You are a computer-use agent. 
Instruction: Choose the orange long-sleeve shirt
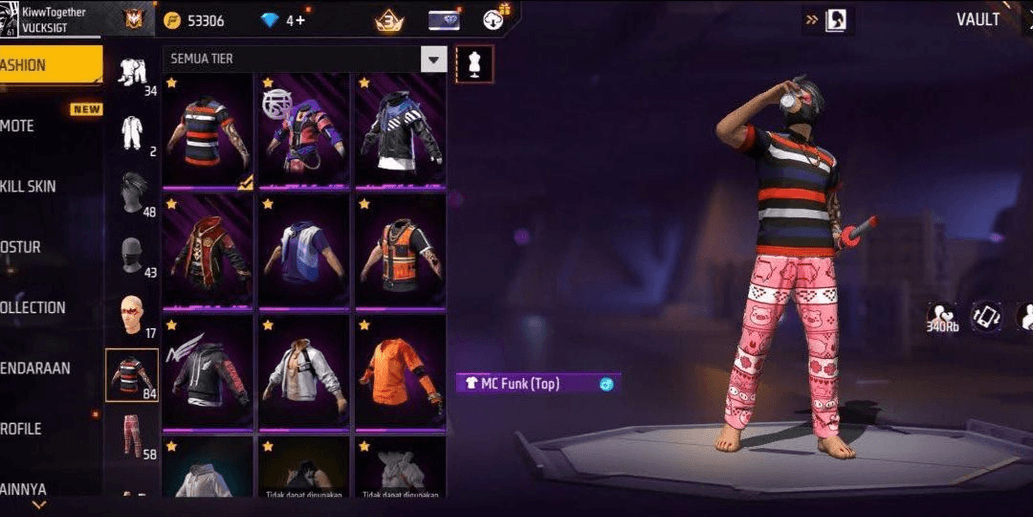tap(400, 371)
